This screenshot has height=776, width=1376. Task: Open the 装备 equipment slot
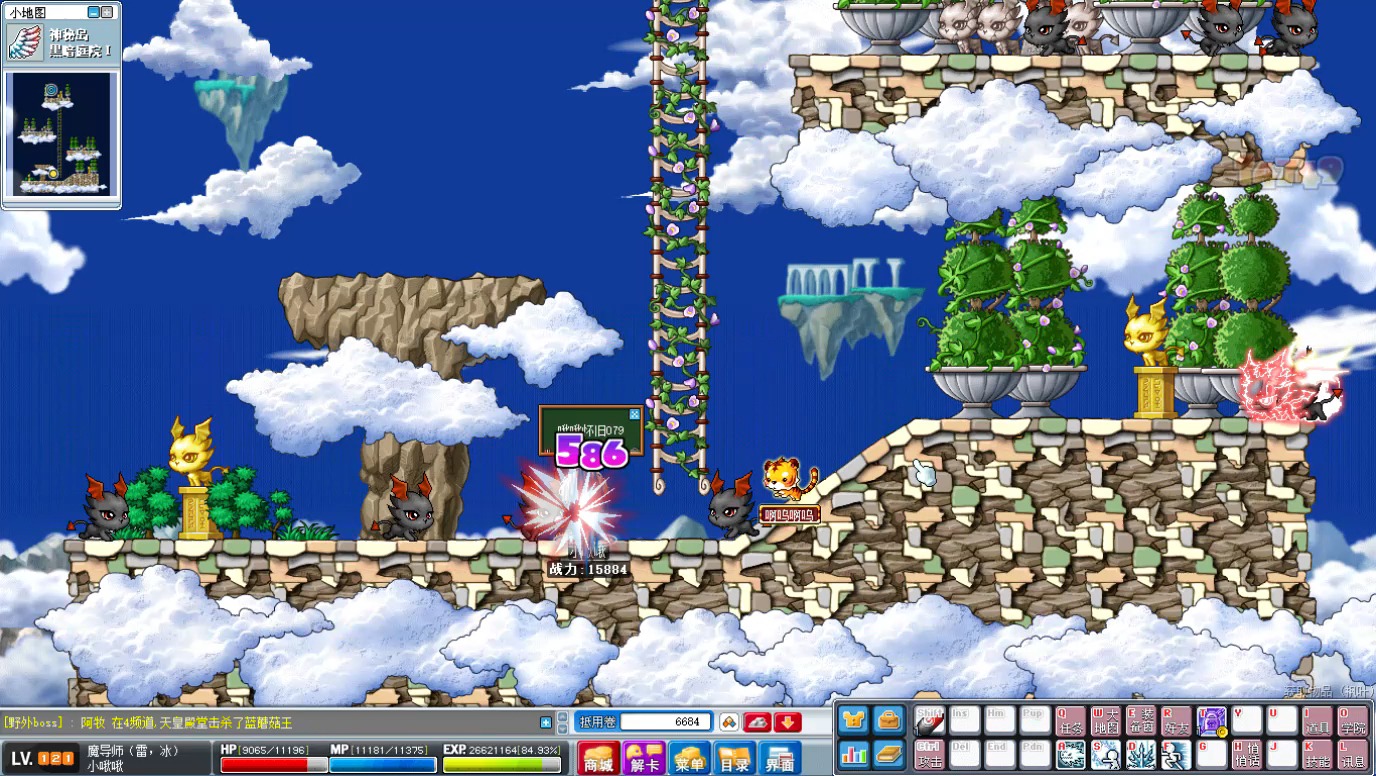(x=1140, y=721)
